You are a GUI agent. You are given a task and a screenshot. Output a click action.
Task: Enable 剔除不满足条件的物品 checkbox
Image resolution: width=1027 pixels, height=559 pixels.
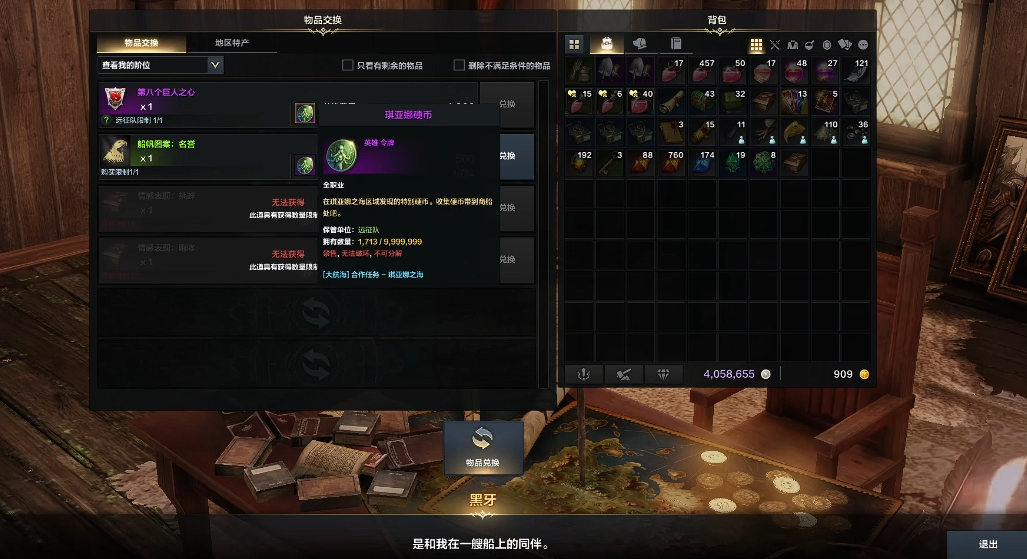pos(459,66)
